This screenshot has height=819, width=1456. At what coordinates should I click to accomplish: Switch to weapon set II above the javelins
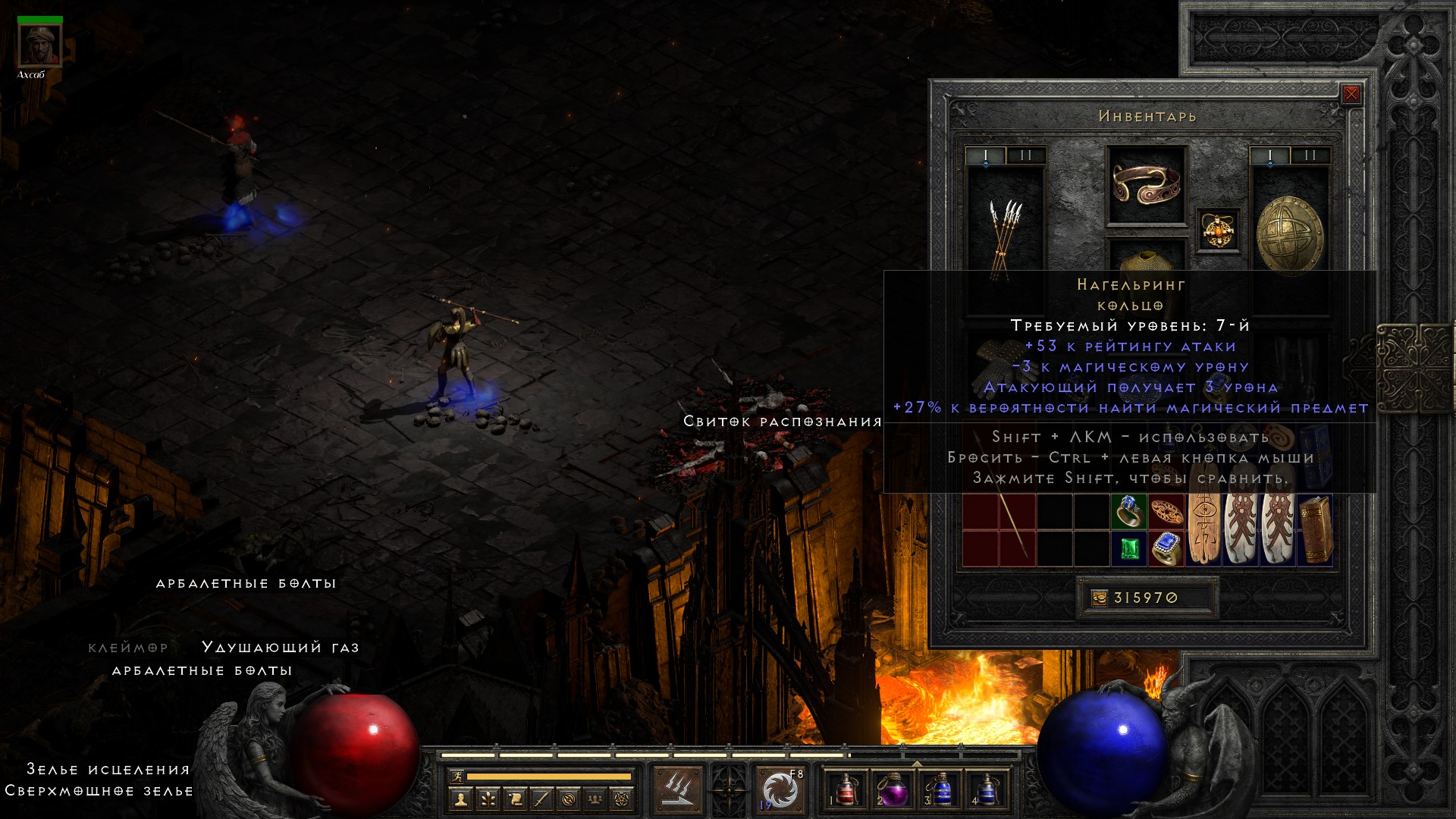(x=1026, y=156)
